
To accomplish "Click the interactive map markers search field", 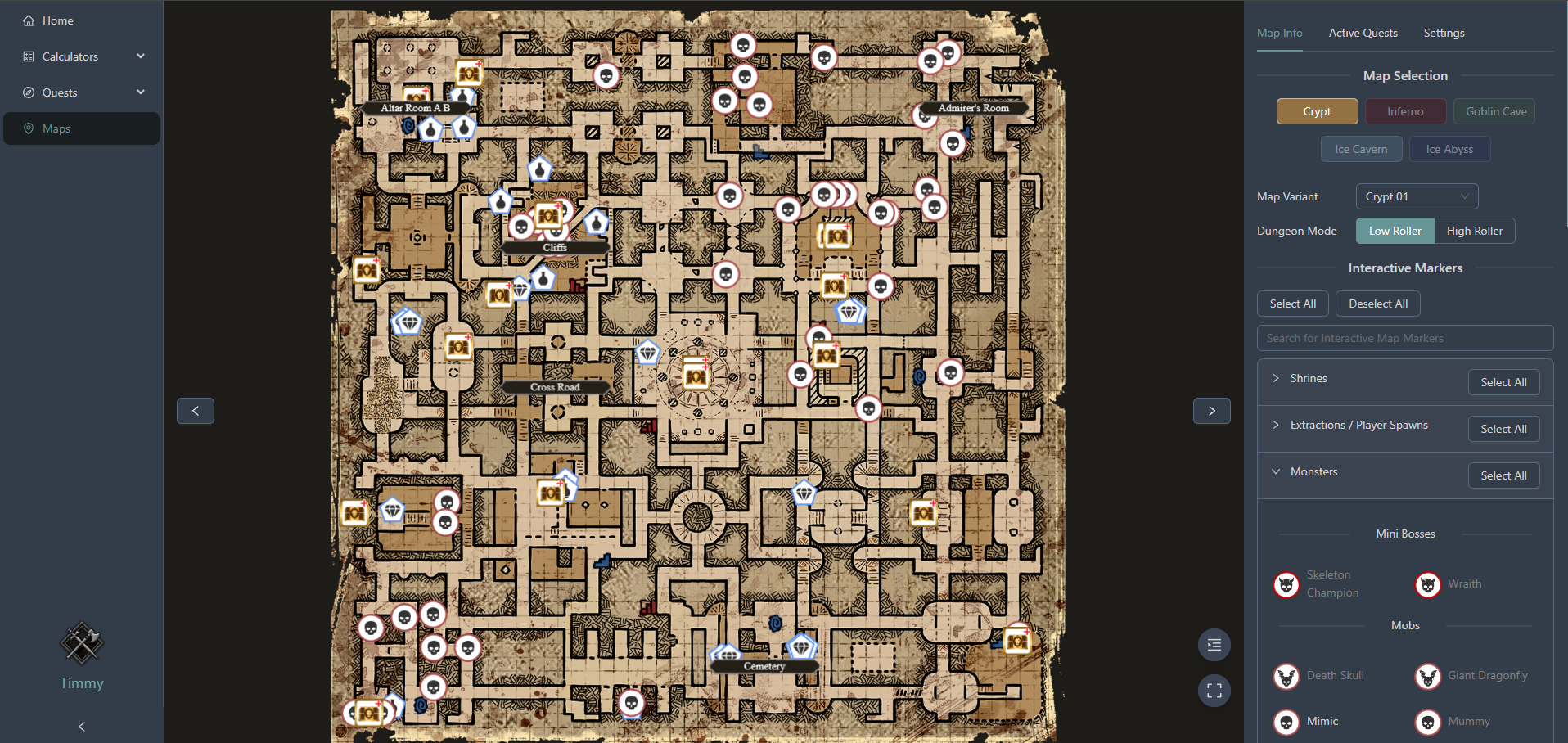I will pyautogui.click(x=1404, y=338).
